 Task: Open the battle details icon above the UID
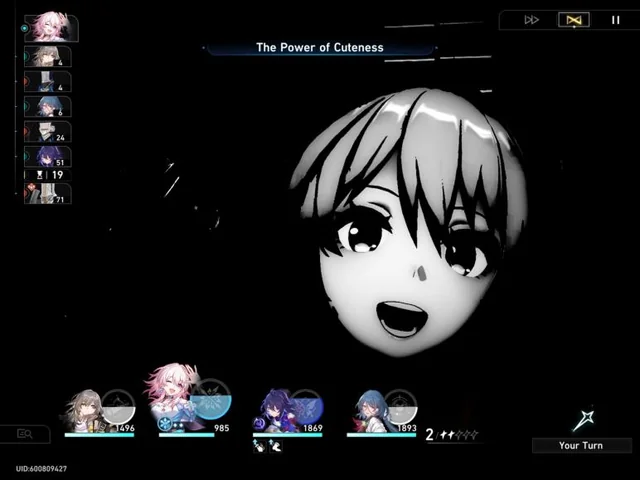(25, 434)
